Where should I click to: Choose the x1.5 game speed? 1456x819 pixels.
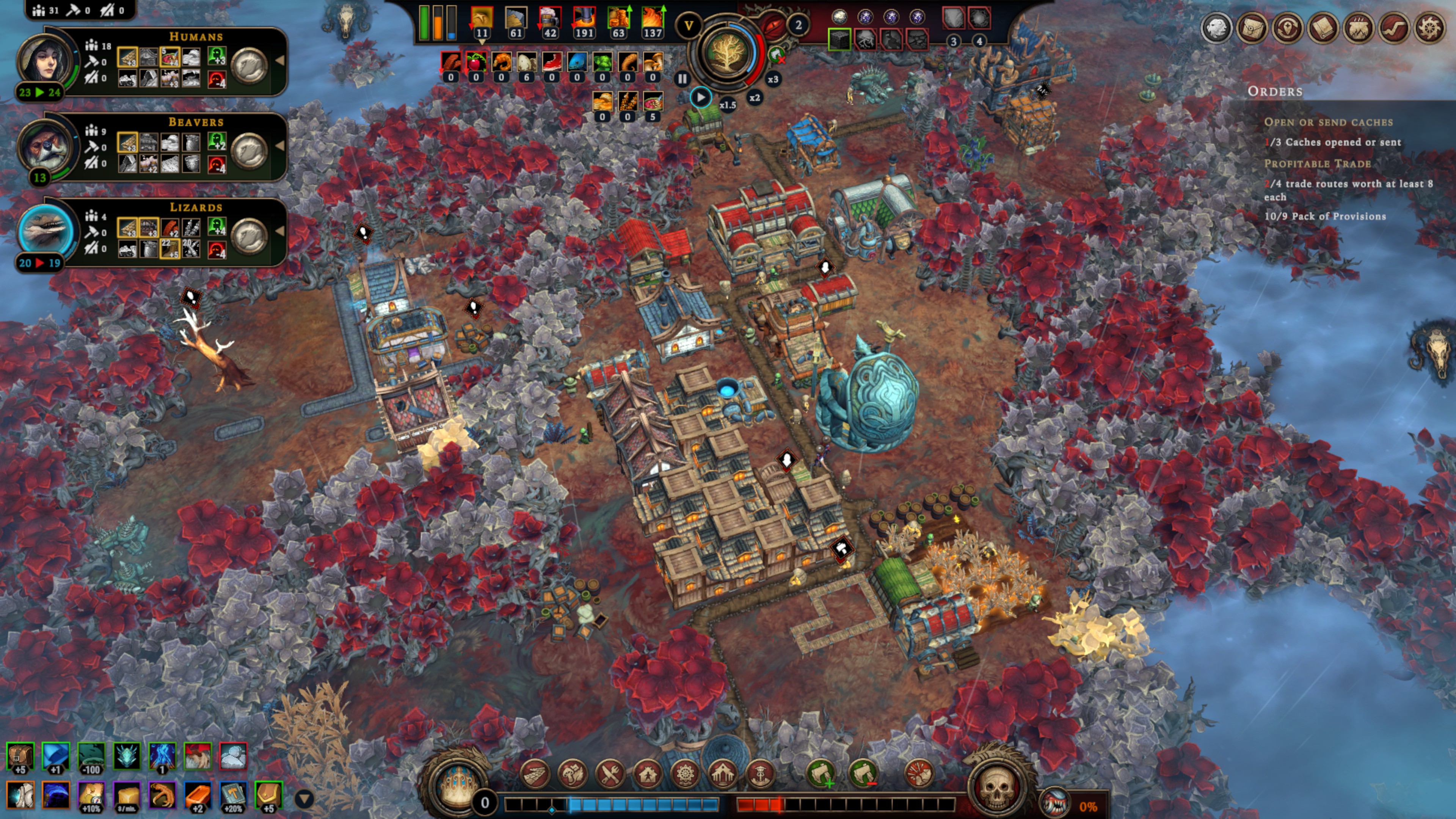(x=728, y=105)
